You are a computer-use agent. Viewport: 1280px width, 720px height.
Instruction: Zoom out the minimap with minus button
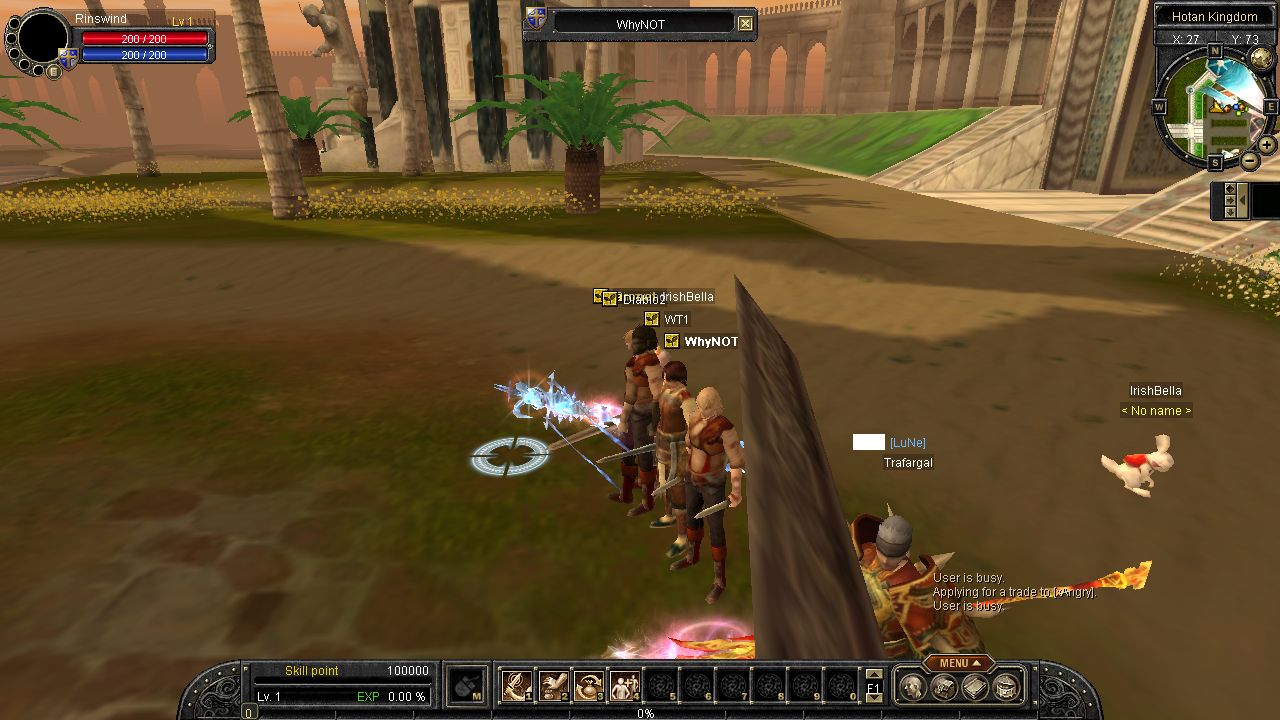coord(1250,161)
